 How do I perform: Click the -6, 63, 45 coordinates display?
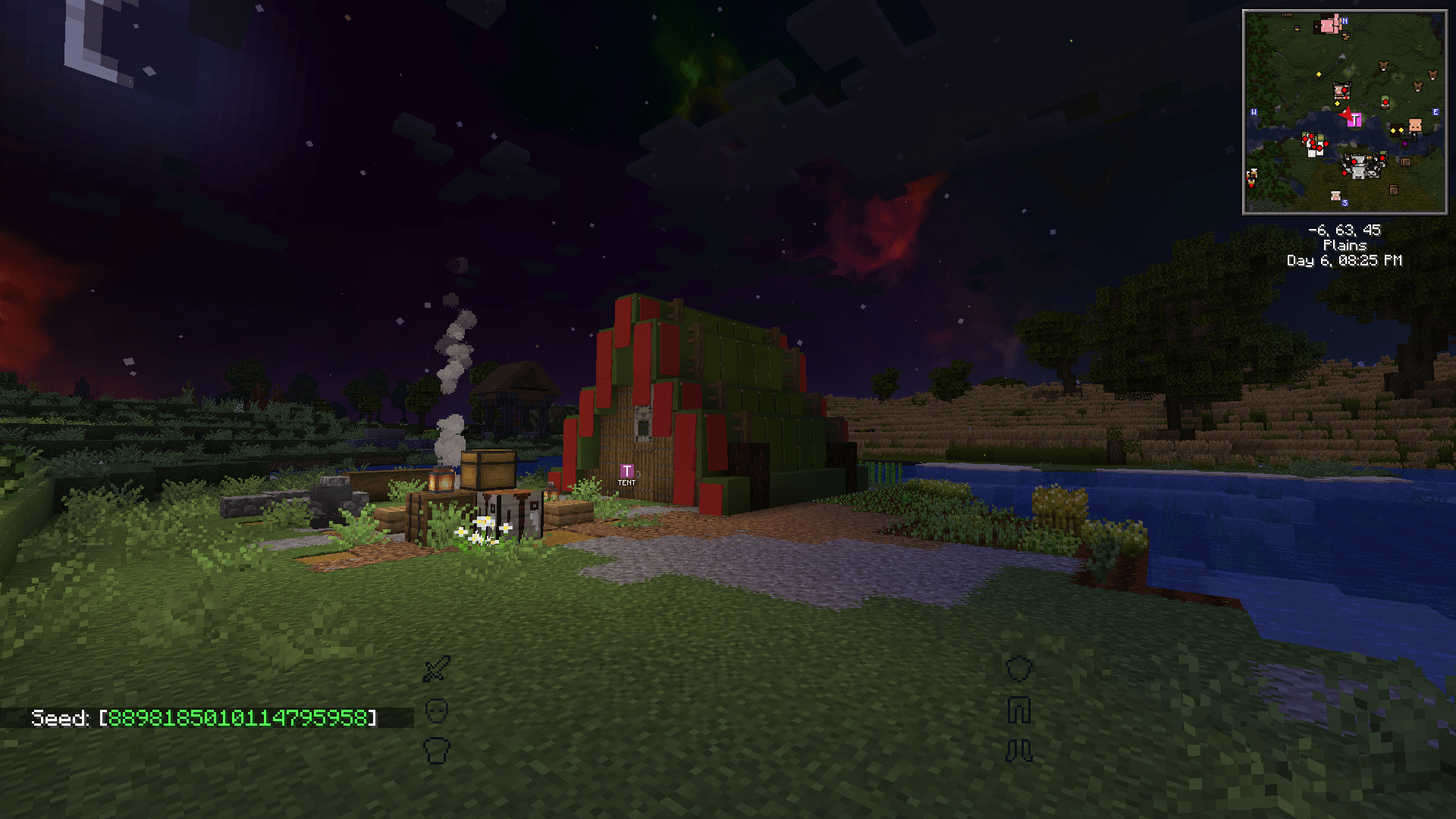pyautogui.click(x=1345, y=231)
